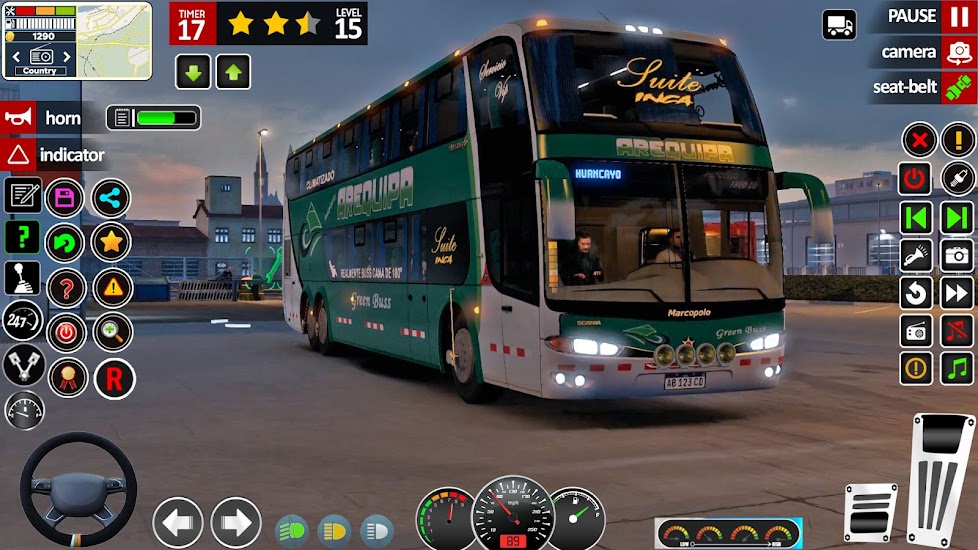Screen dimensions: 978x550
Task: Steer left with the left arrow button
Action: pyautogui.click(x=178, y=522)
